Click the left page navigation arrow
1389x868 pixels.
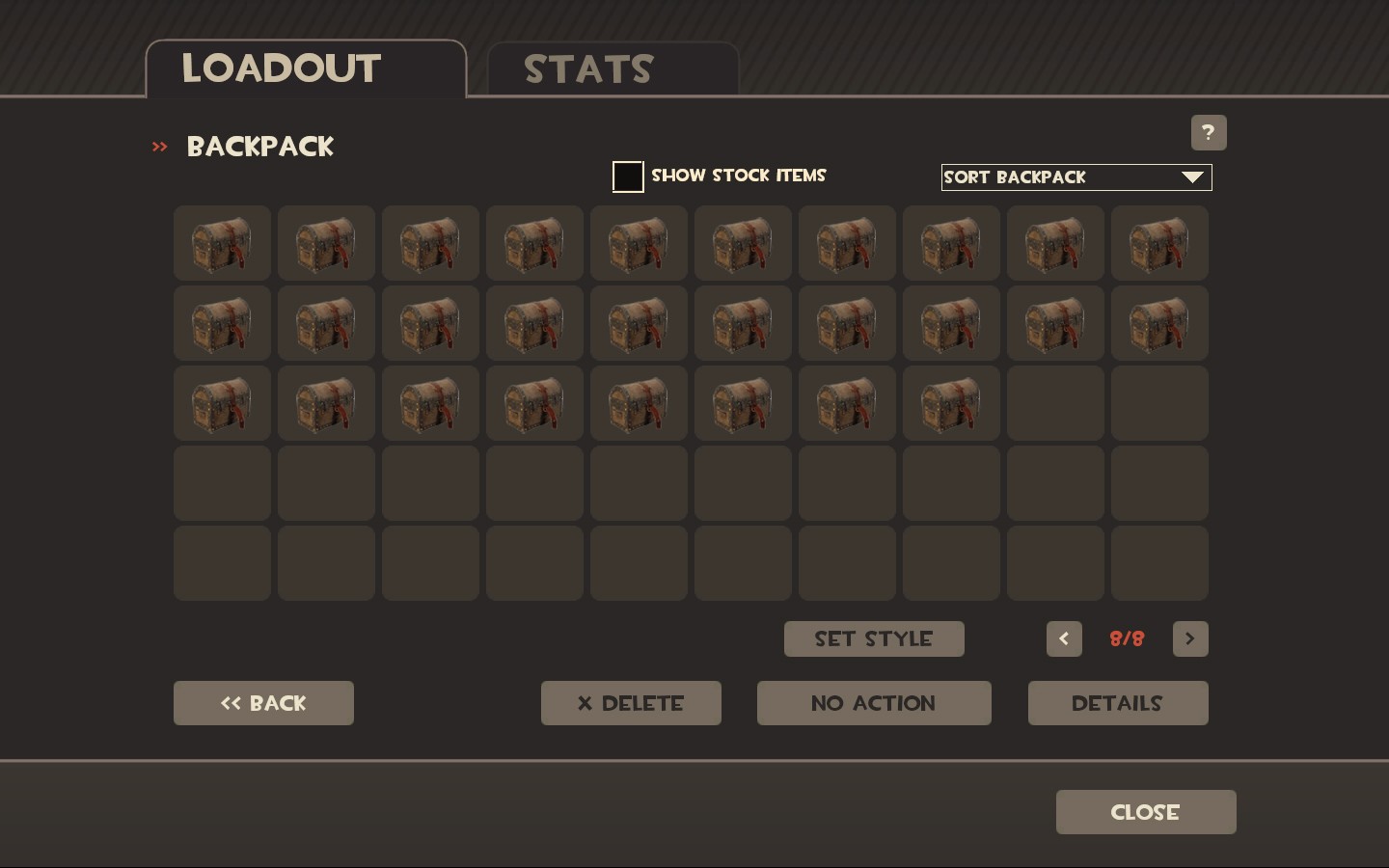[x=1064, y=638]
